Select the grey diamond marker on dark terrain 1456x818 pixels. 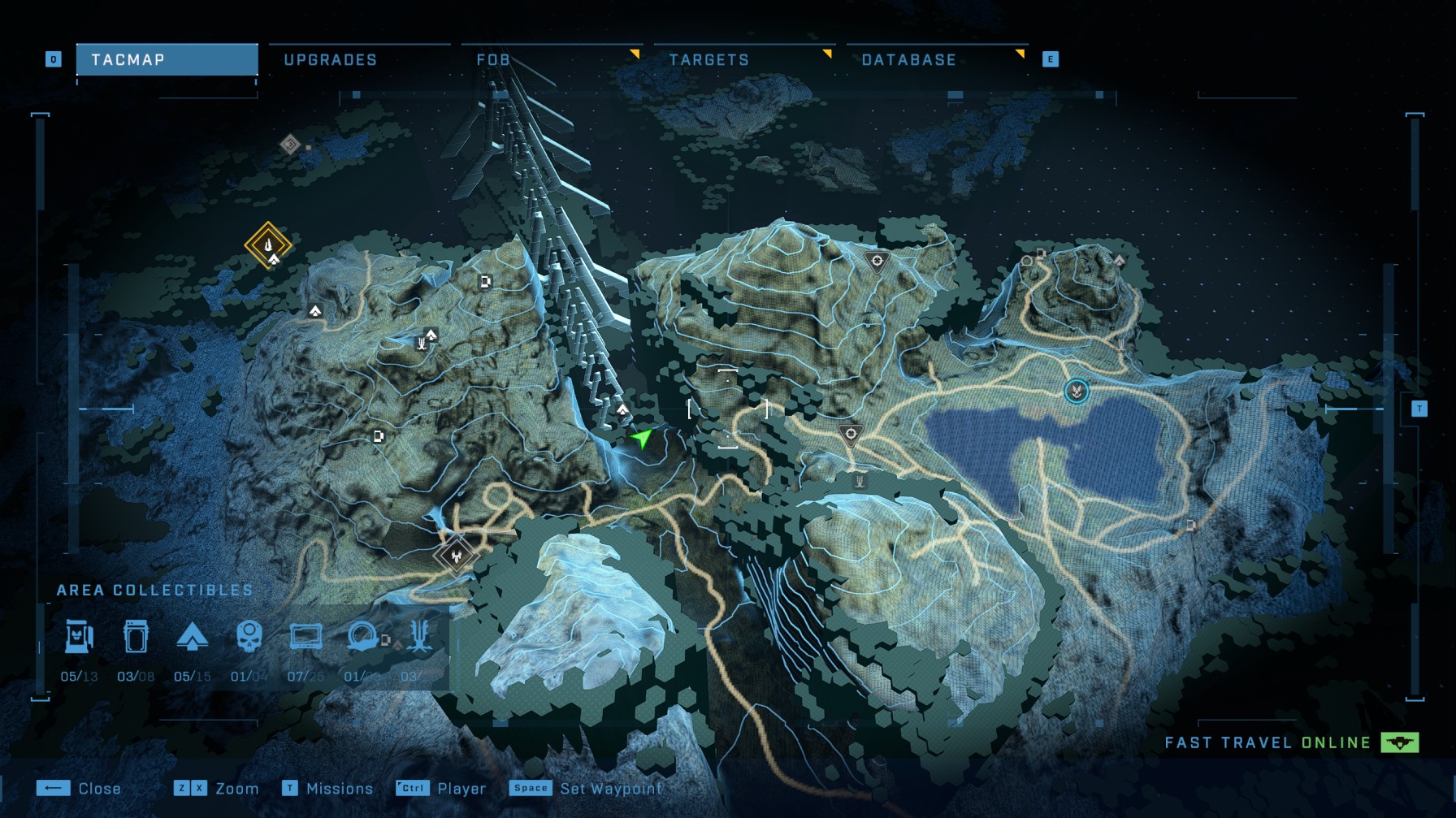290,145
